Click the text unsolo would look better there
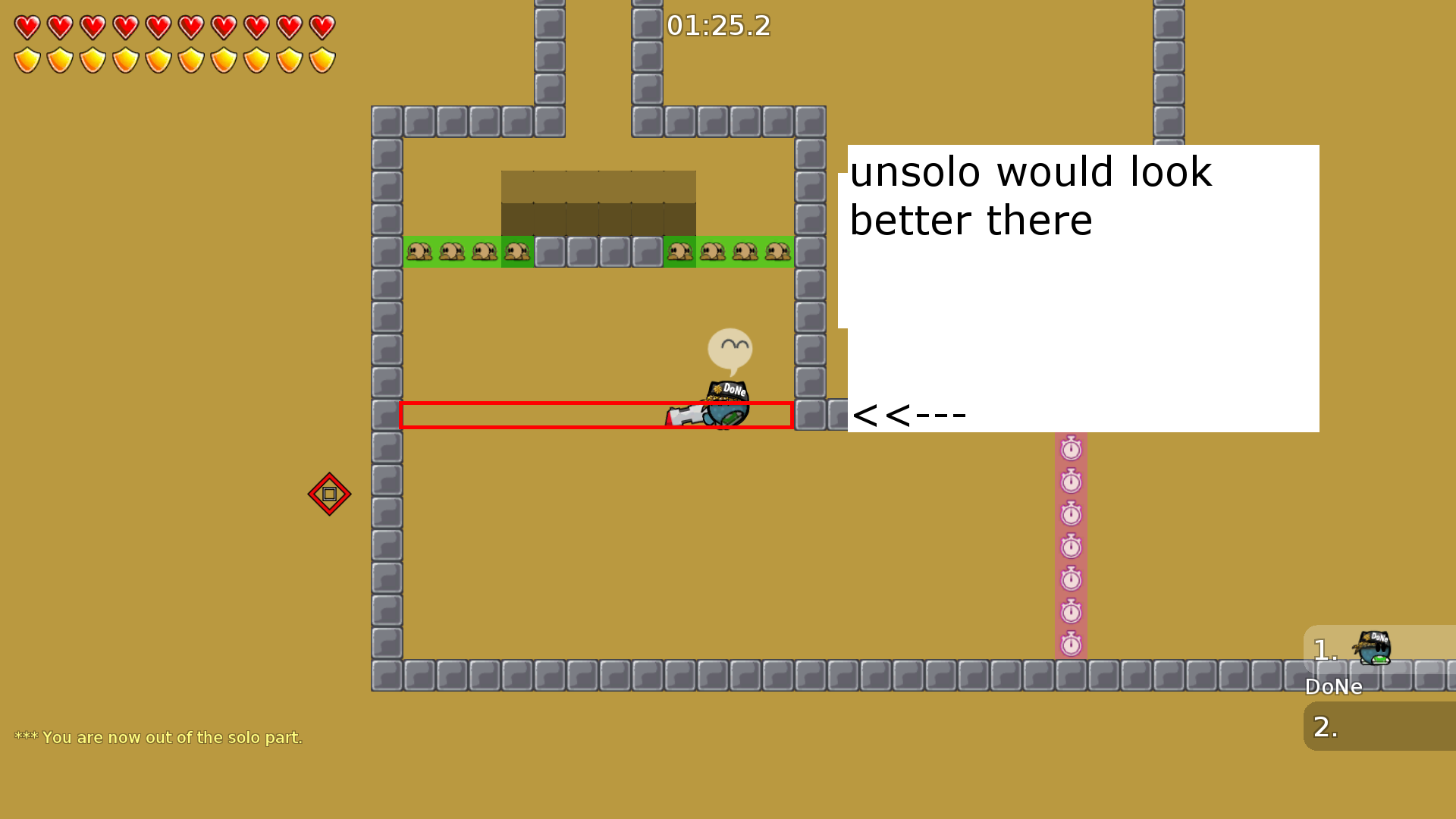This screenshot has width=1456, height=819. coord(1031,196)
